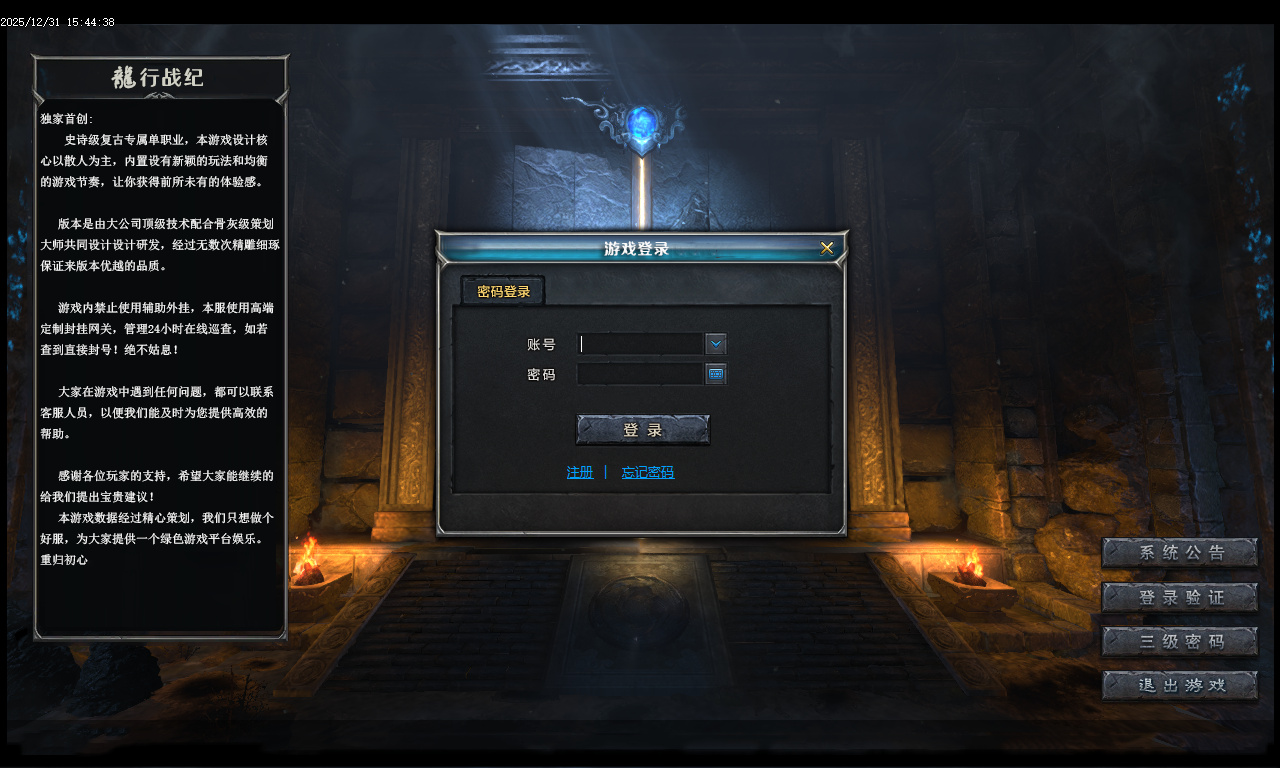This screenshot has width=1280, height=768.
Task: Open the on-screen keyboard icon
Action: click(x=716, y=374)
